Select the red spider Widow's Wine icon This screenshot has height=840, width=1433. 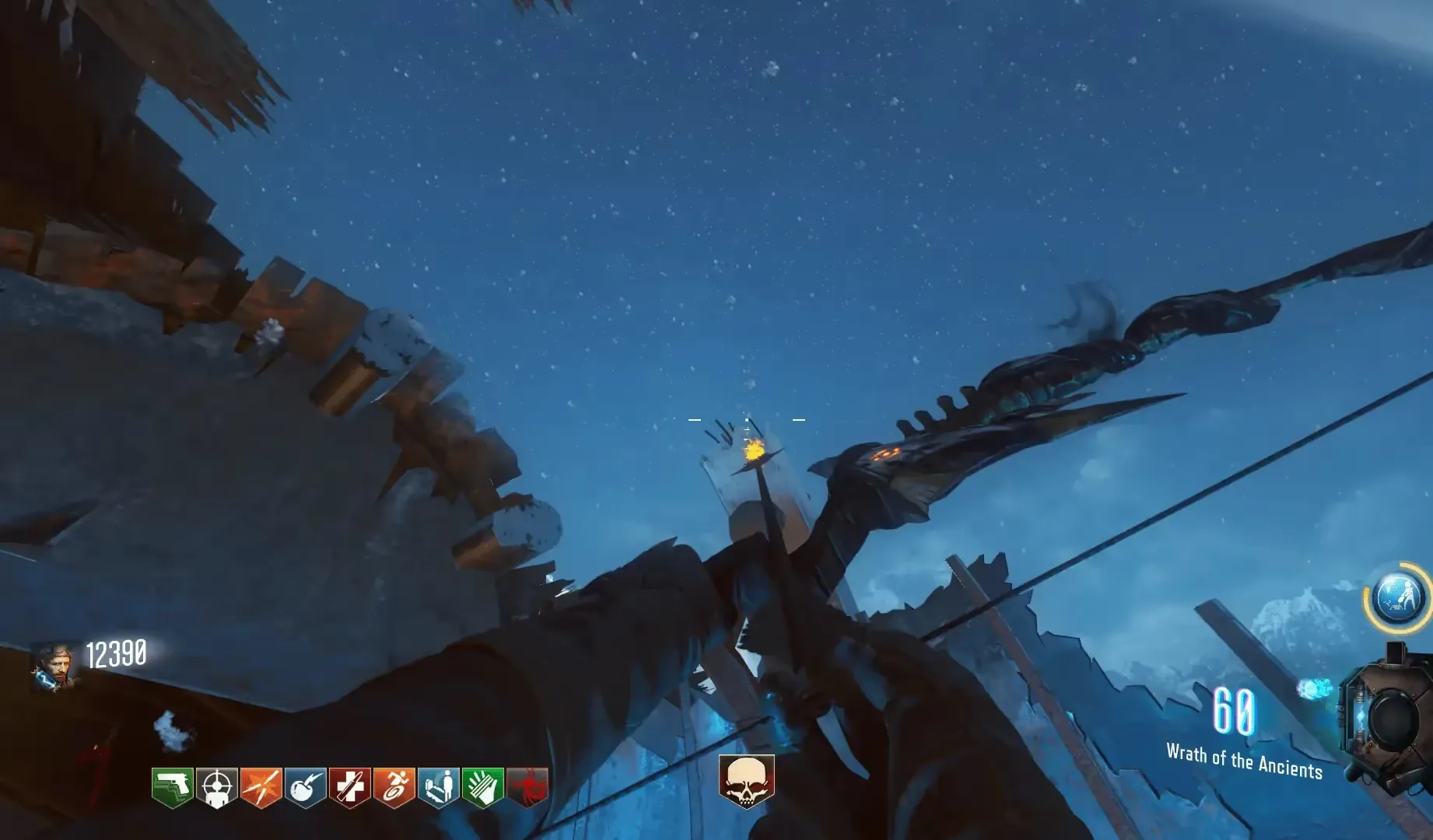point(527,787)
